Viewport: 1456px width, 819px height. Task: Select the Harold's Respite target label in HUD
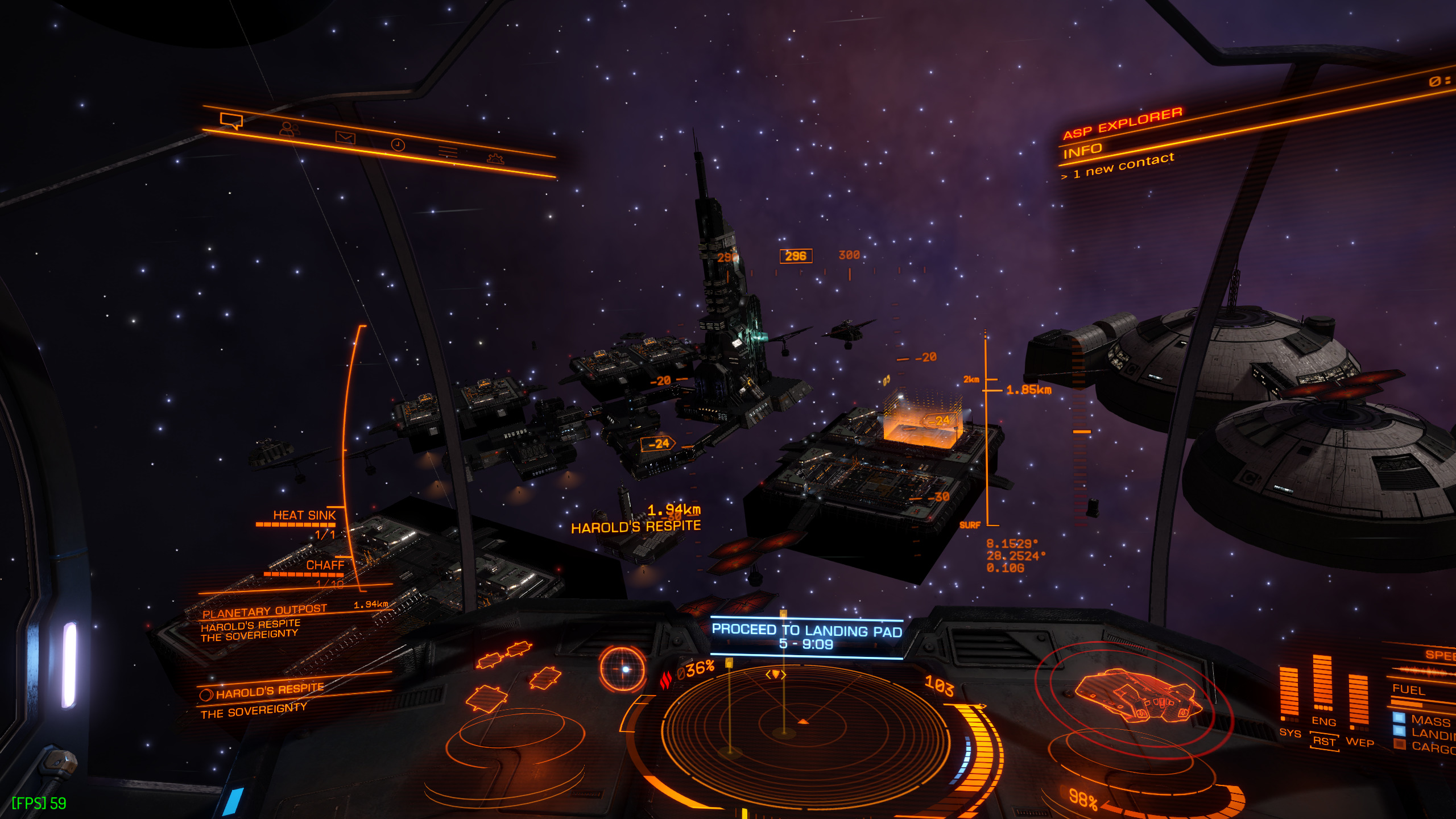point(636,527)
